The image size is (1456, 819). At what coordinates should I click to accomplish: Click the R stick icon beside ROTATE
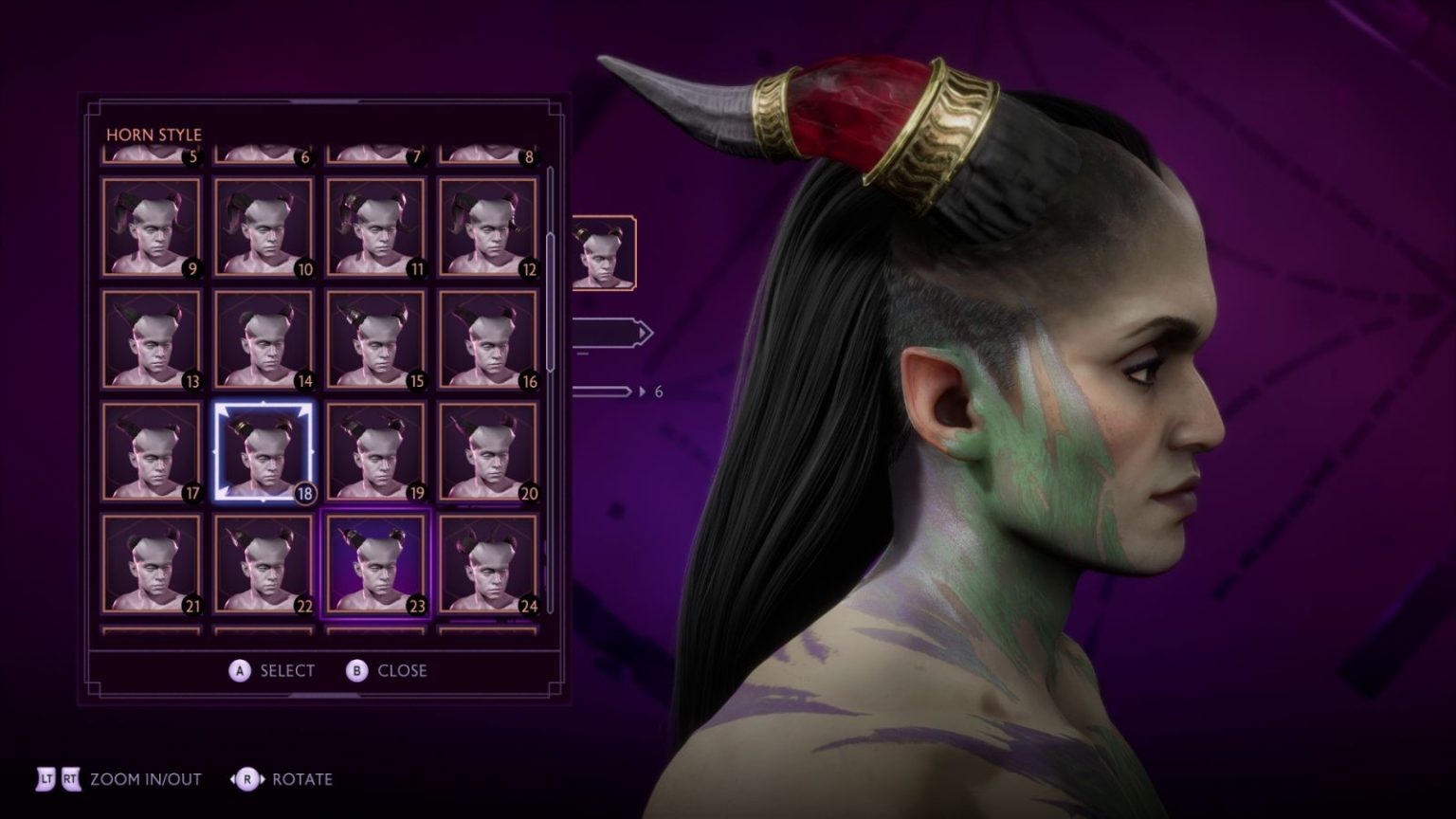(246, 778)
